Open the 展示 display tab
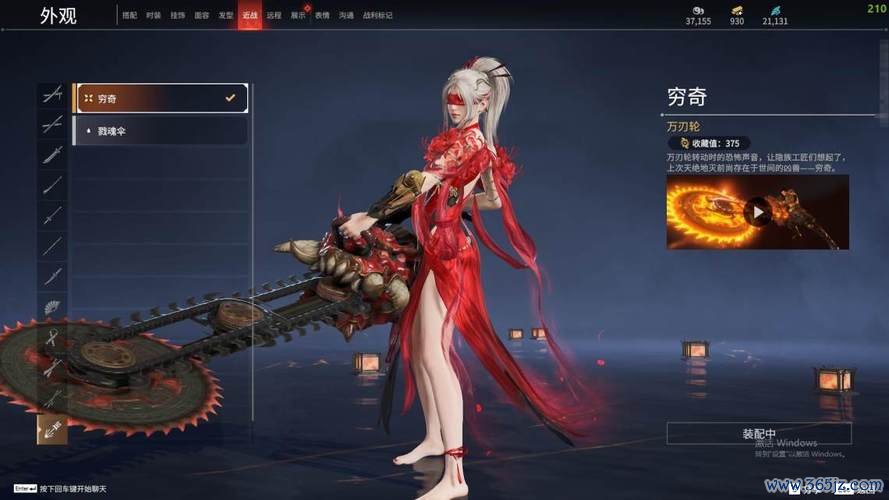The height and width of the screenshot is (500, 889). (298, 16)
